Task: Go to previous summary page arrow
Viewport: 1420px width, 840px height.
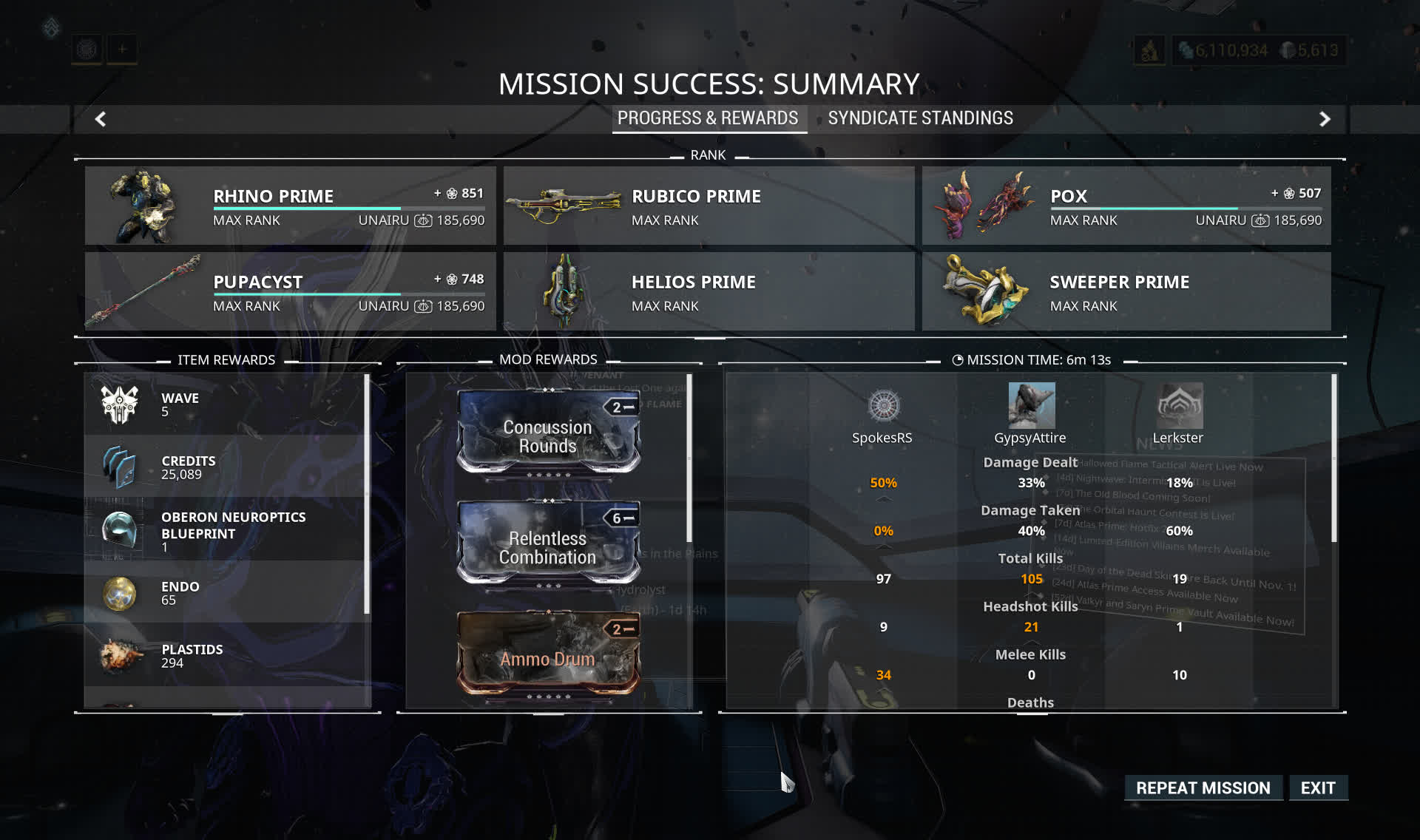Action: pos(101,119)
